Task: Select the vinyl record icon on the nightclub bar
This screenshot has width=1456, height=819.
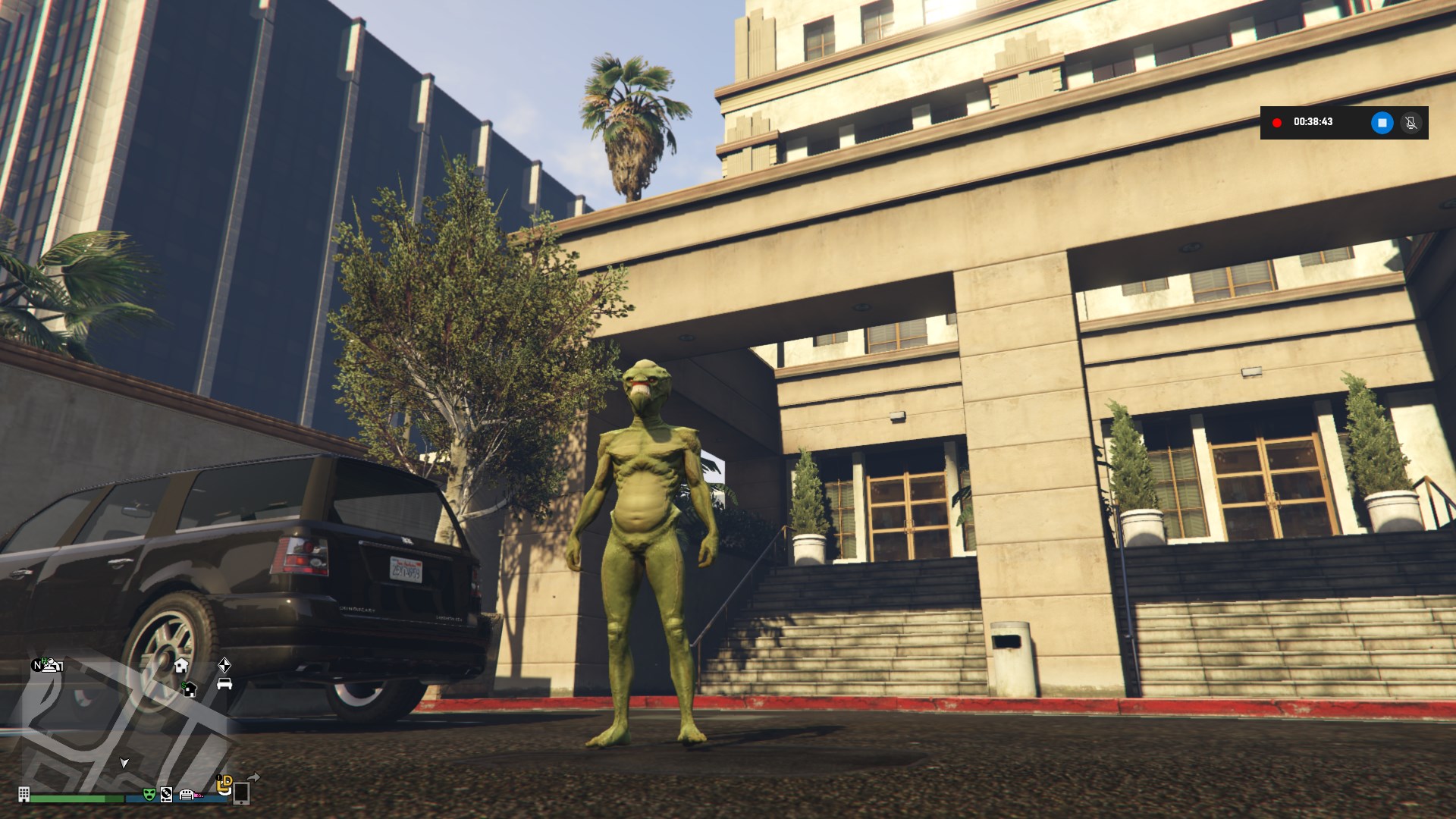Action: tap(166, 795)
